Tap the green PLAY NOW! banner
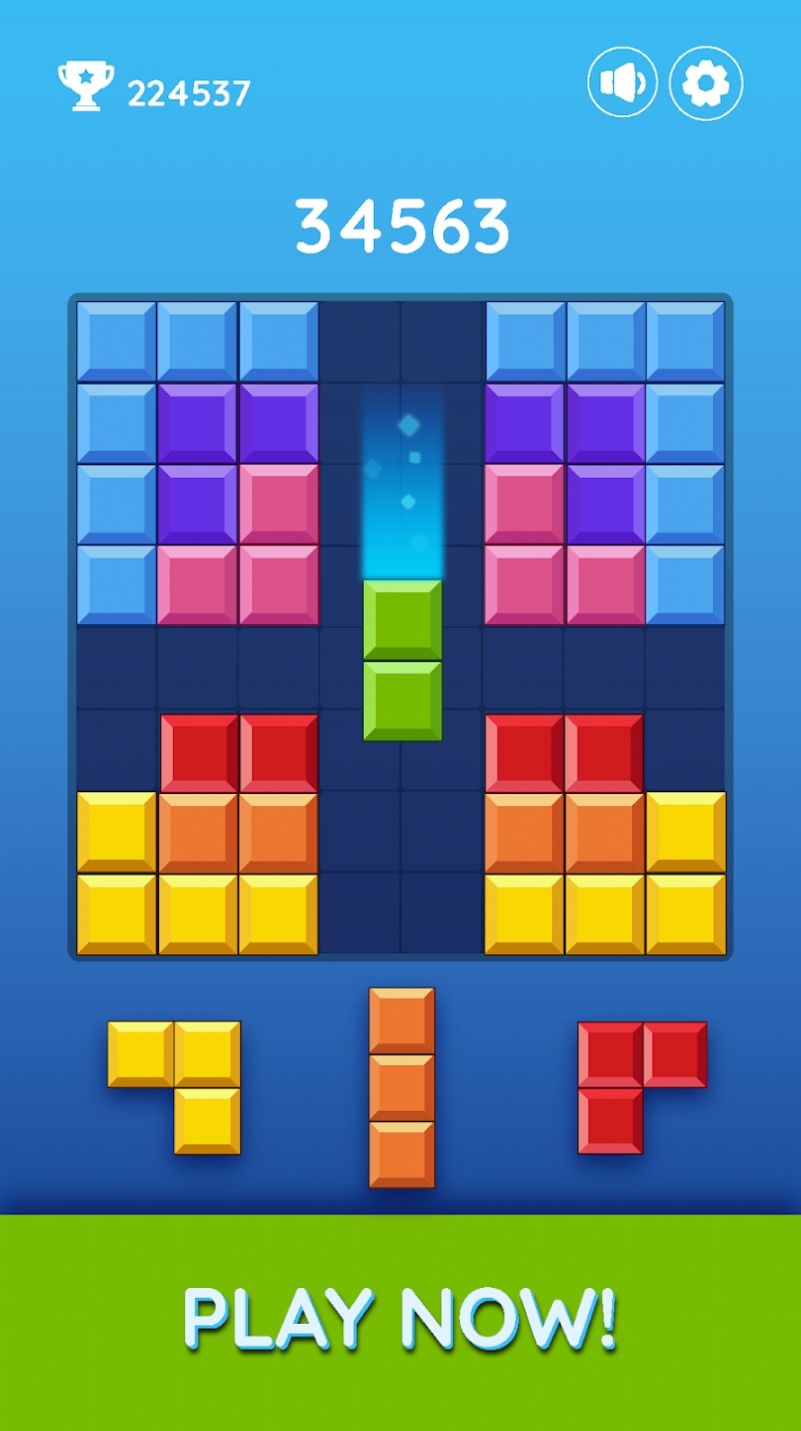Screen dimensions: 801x1431 coord(400,1321)
